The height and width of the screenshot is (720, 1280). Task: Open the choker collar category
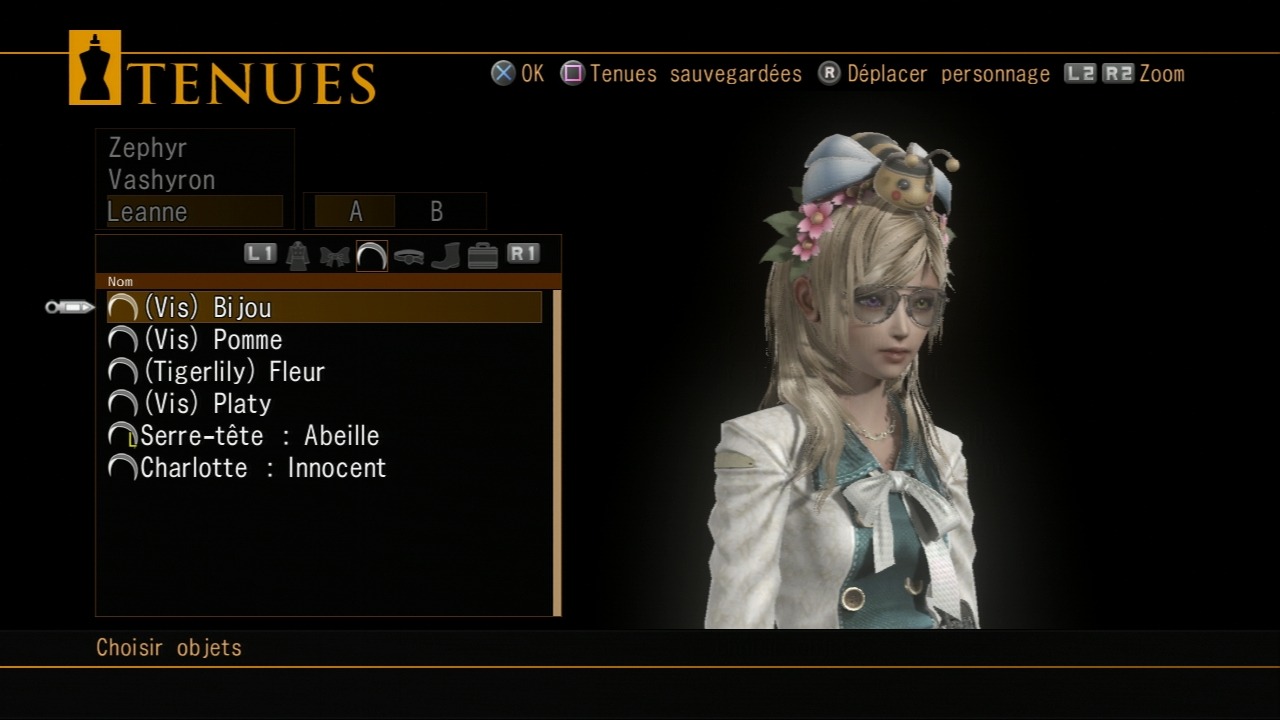(408, 256)
